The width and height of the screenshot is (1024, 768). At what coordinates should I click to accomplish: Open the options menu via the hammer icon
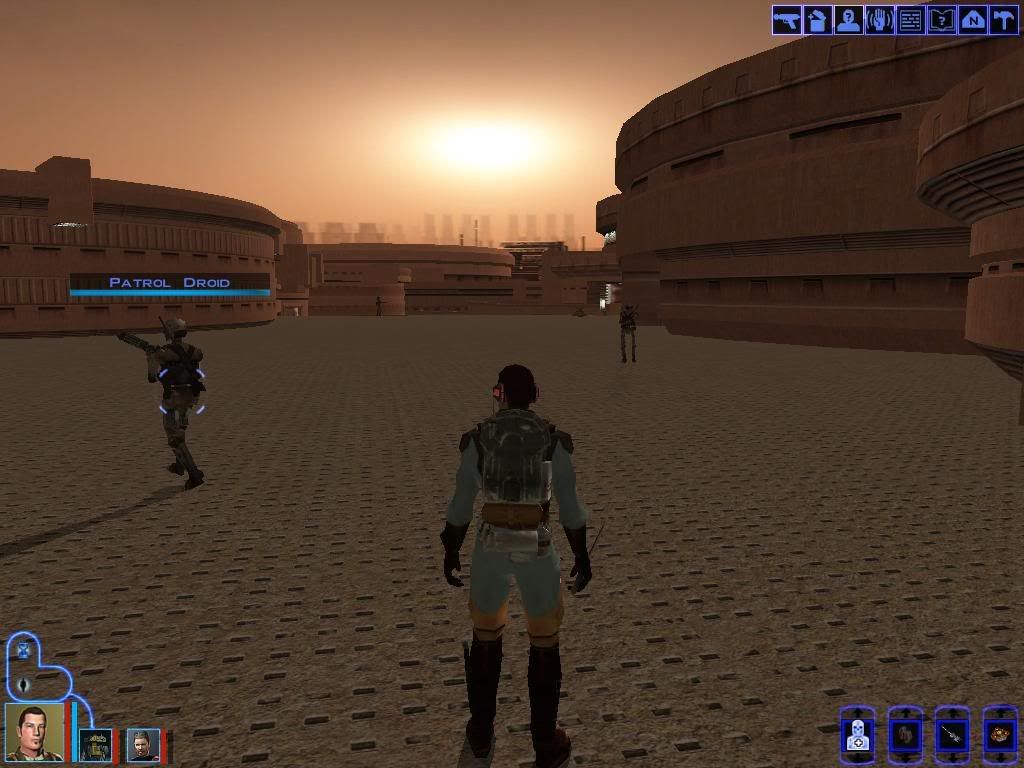(x=1003, y=20)
